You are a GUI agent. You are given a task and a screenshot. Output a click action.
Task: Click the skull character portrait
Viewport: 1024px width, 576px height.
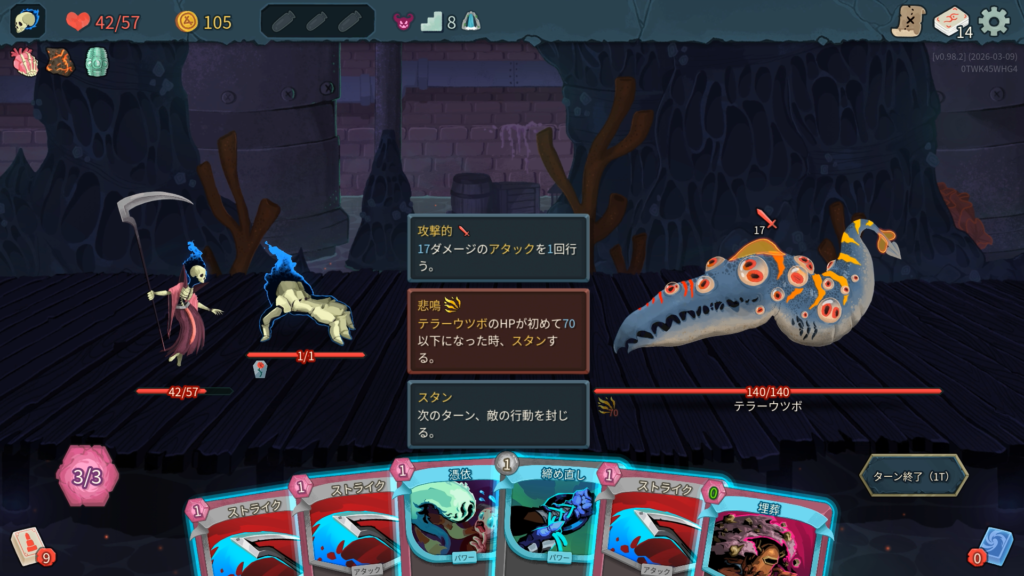[27, 21]
